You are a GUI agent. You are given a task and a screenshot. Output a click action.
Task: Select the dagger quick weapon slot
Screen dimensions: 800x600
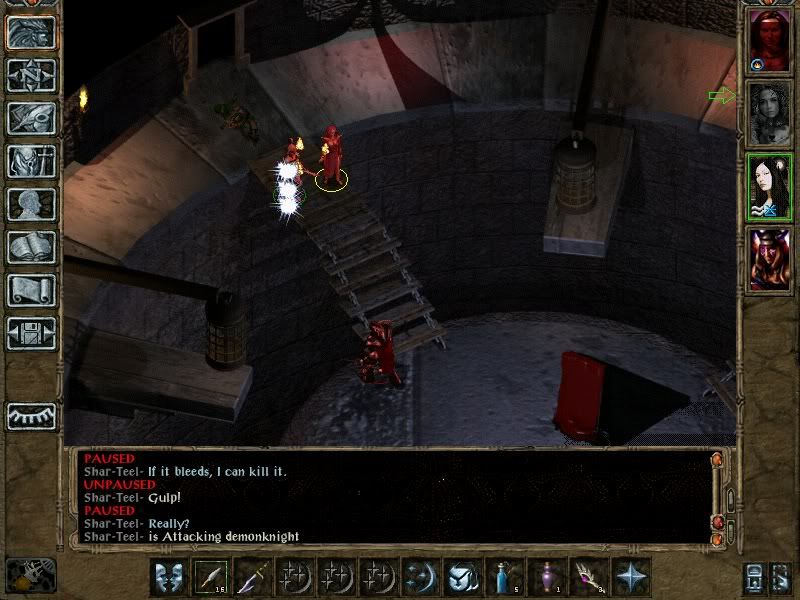coord(253,577)
